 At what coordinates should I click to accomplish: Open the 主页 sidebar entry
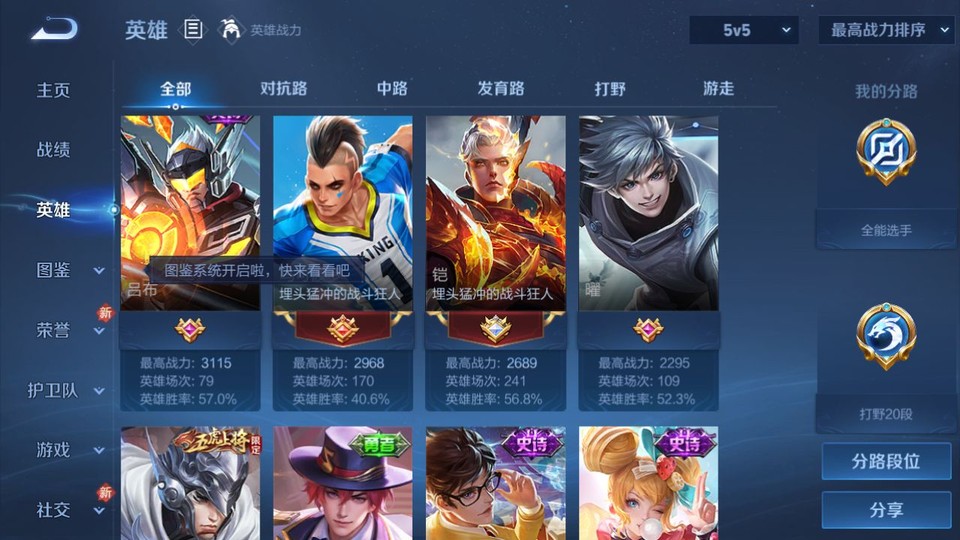(x=54, y=90)
